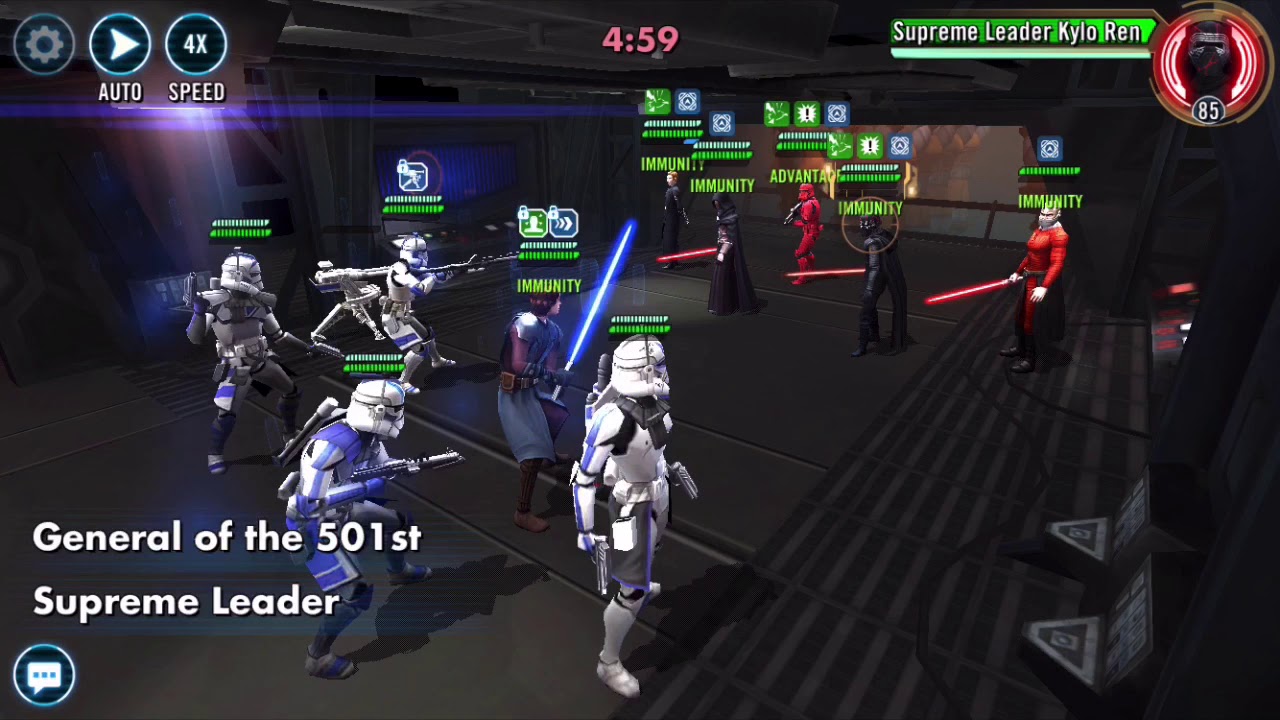Change the 4X battle speed
1280x720 pixels.
196,45
